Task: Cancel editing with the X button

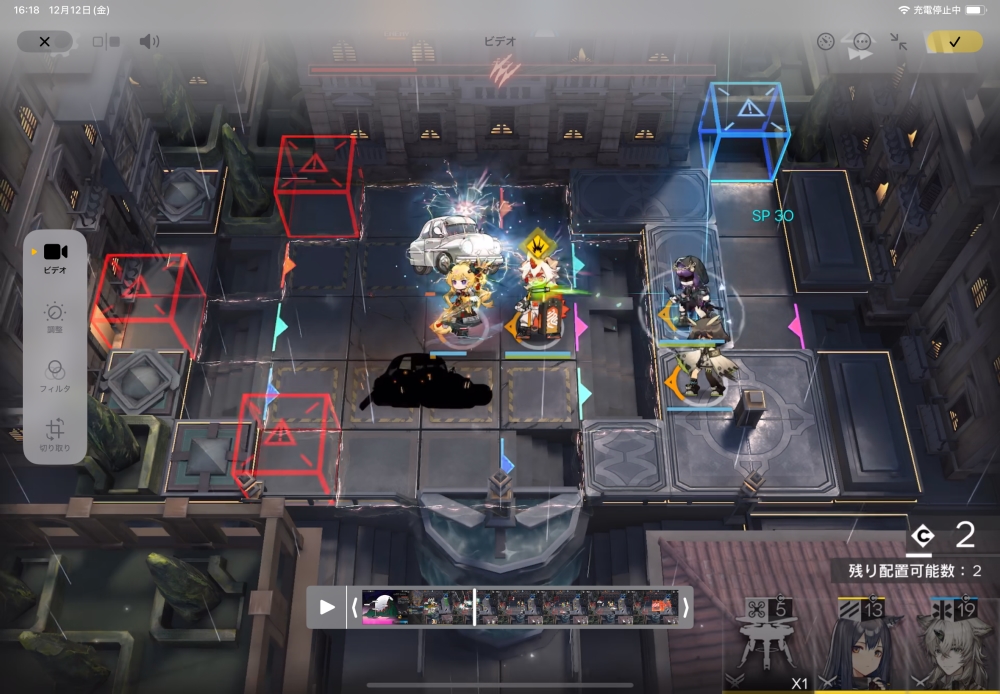Action: click(44, 42)
